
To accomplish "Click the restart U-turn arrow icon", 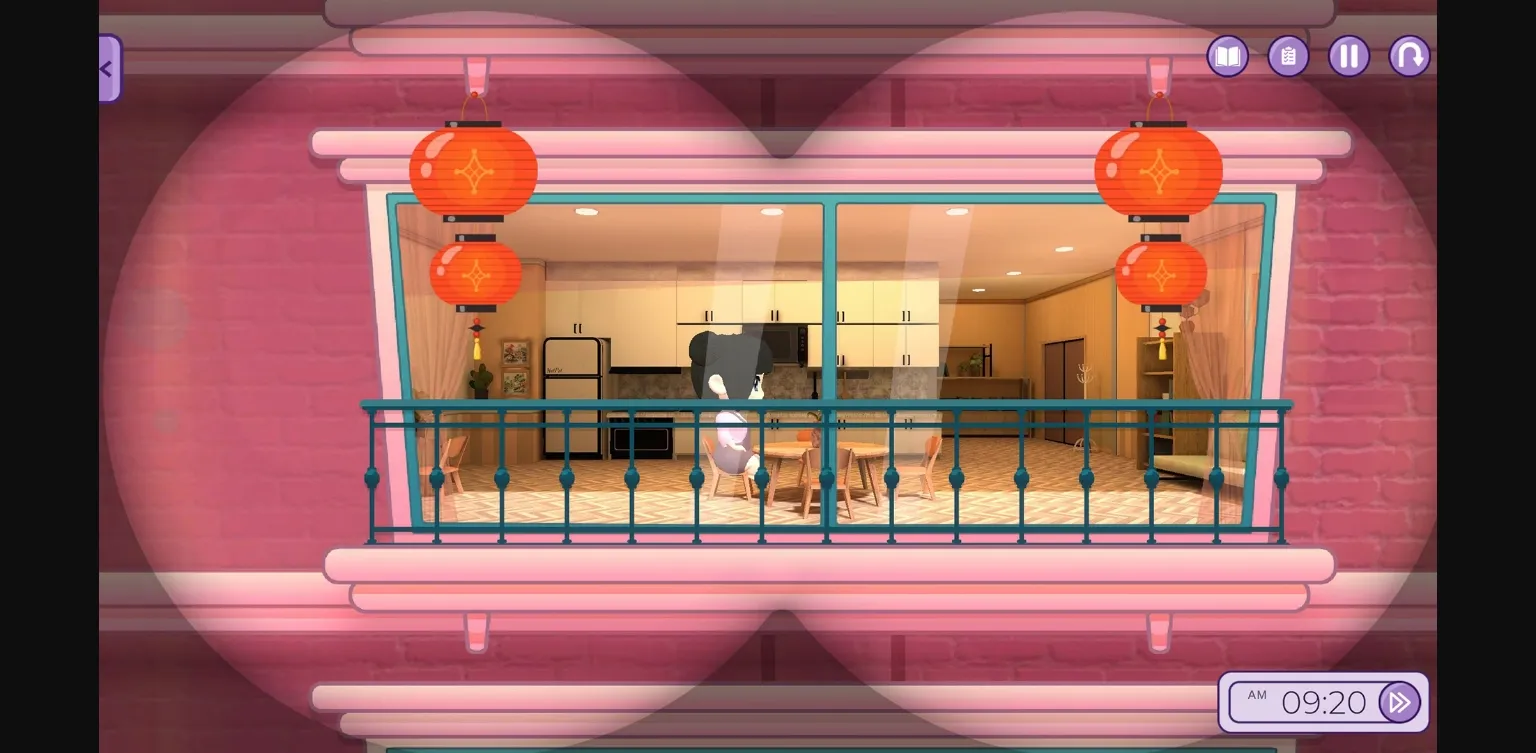I will pos(1409,56).
